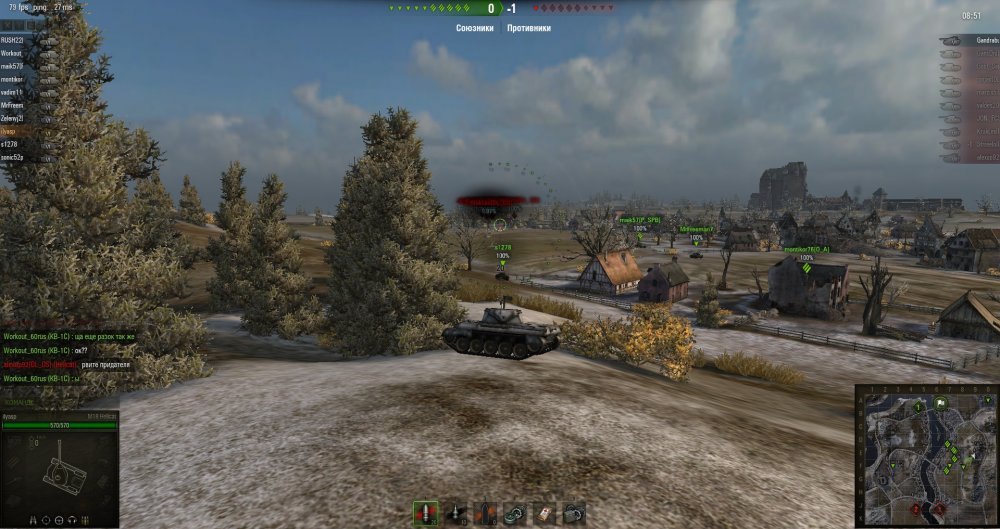Screen dimensions: 1000x529
Task: Select enemy player Gendraty in the enemy list
Action: (975, 40)
